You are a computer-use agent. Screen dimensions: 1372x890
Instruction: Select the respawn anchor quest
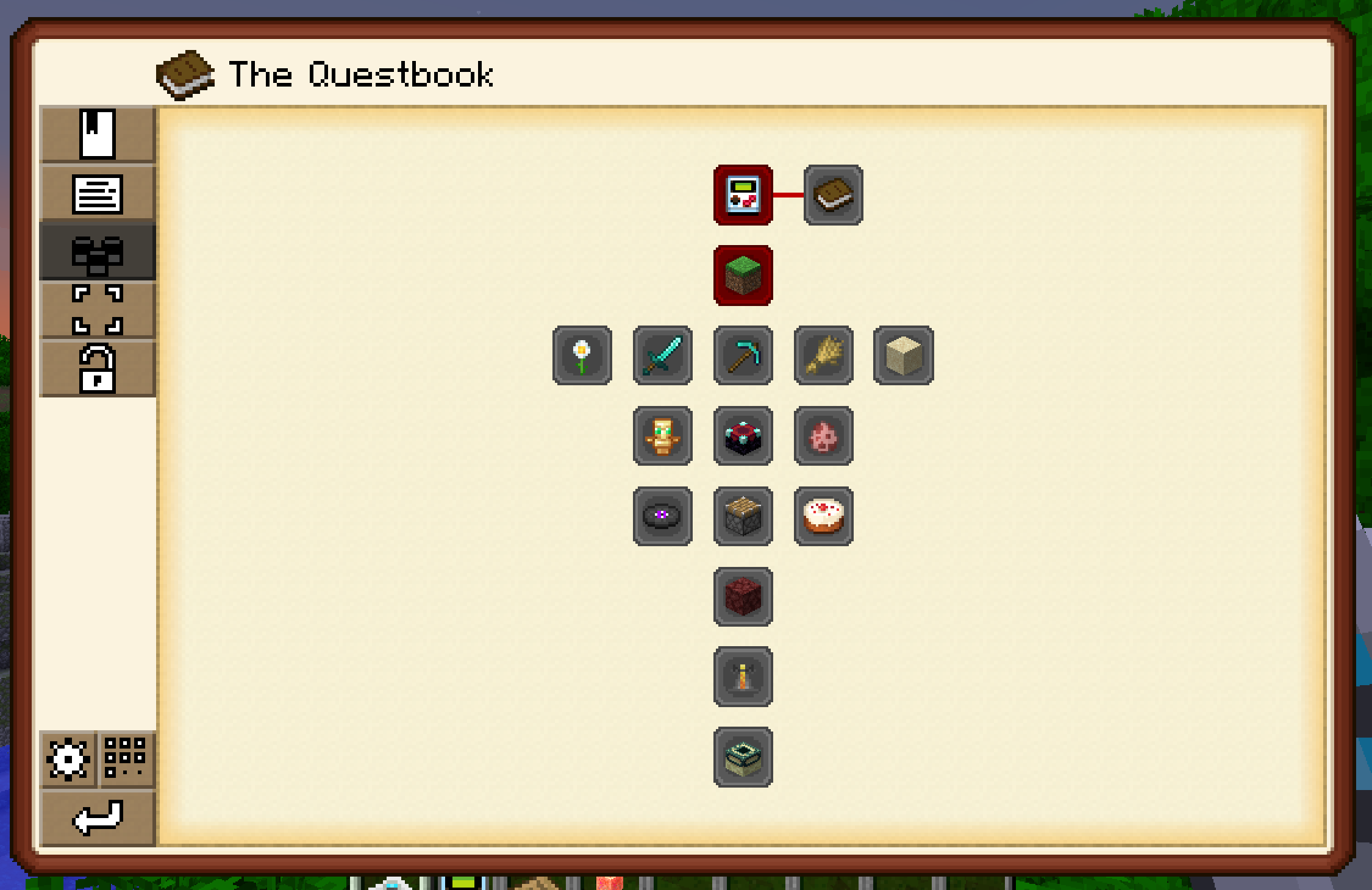coord(743,436)
